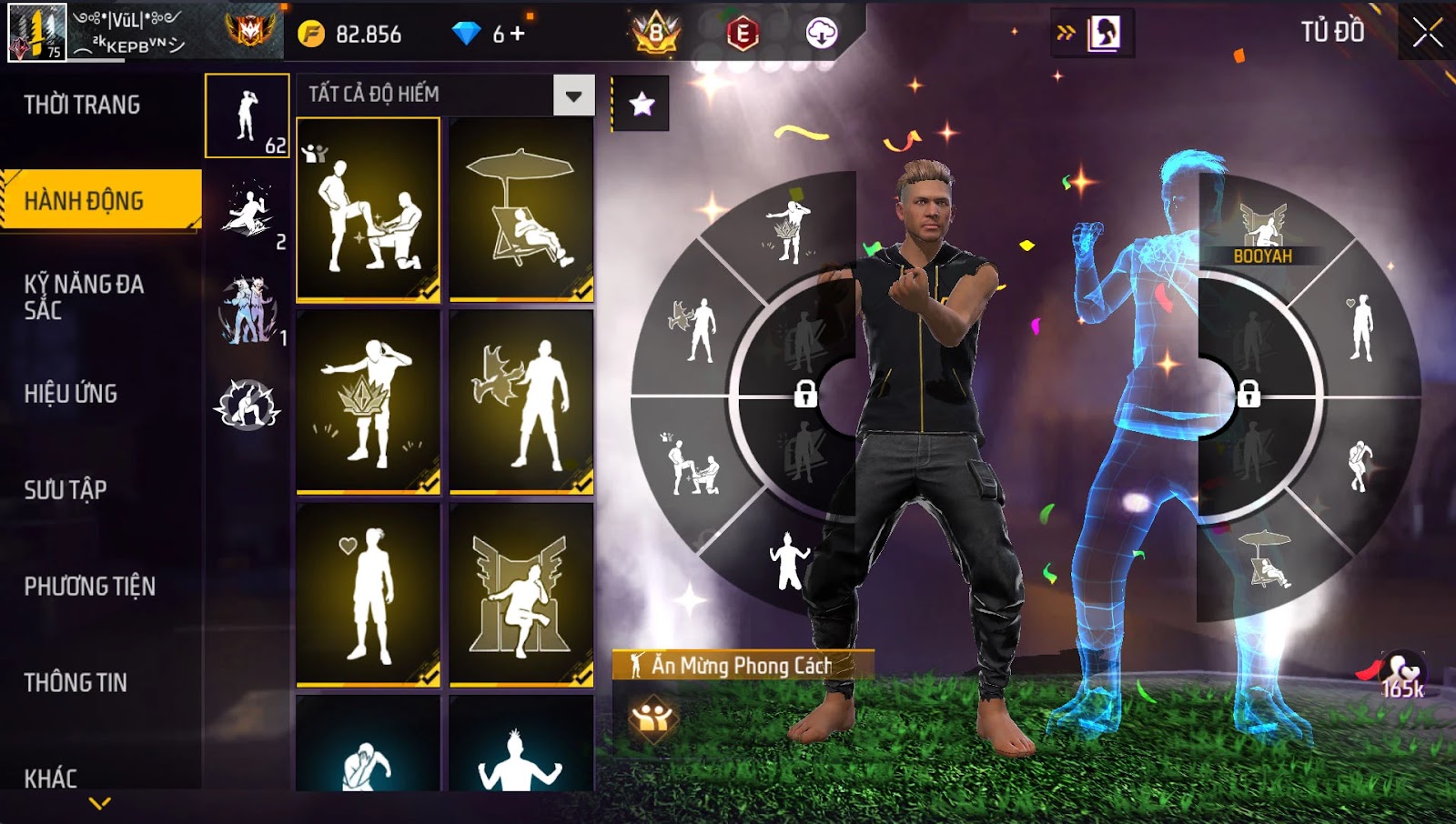Click the download cloud icon
This screenshot has height=824, width=1456.
821,34
